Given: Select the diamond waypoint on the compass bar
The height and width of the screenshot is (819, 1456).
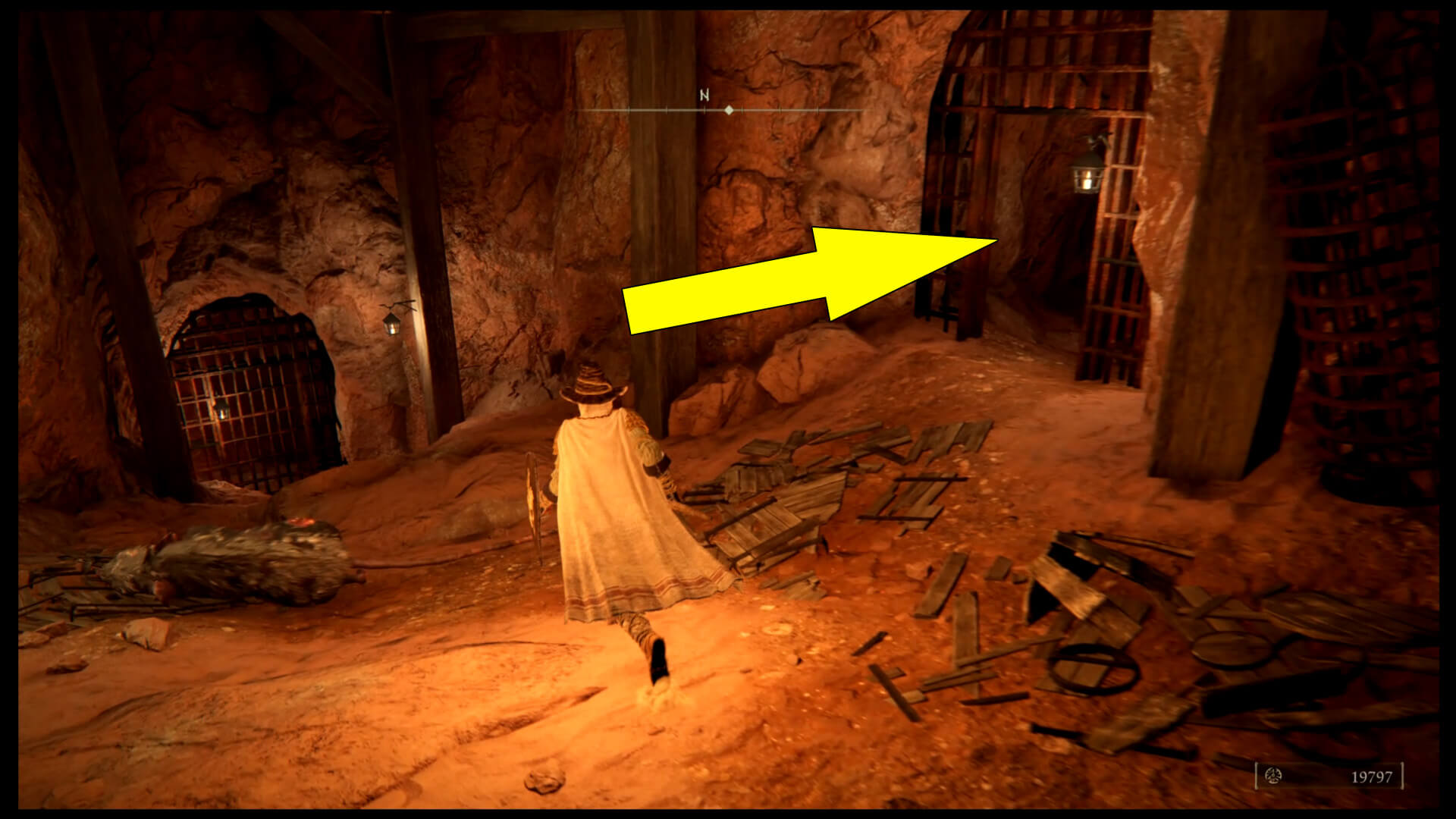Looking at the screenshot, I should click(x=729, y=110).
